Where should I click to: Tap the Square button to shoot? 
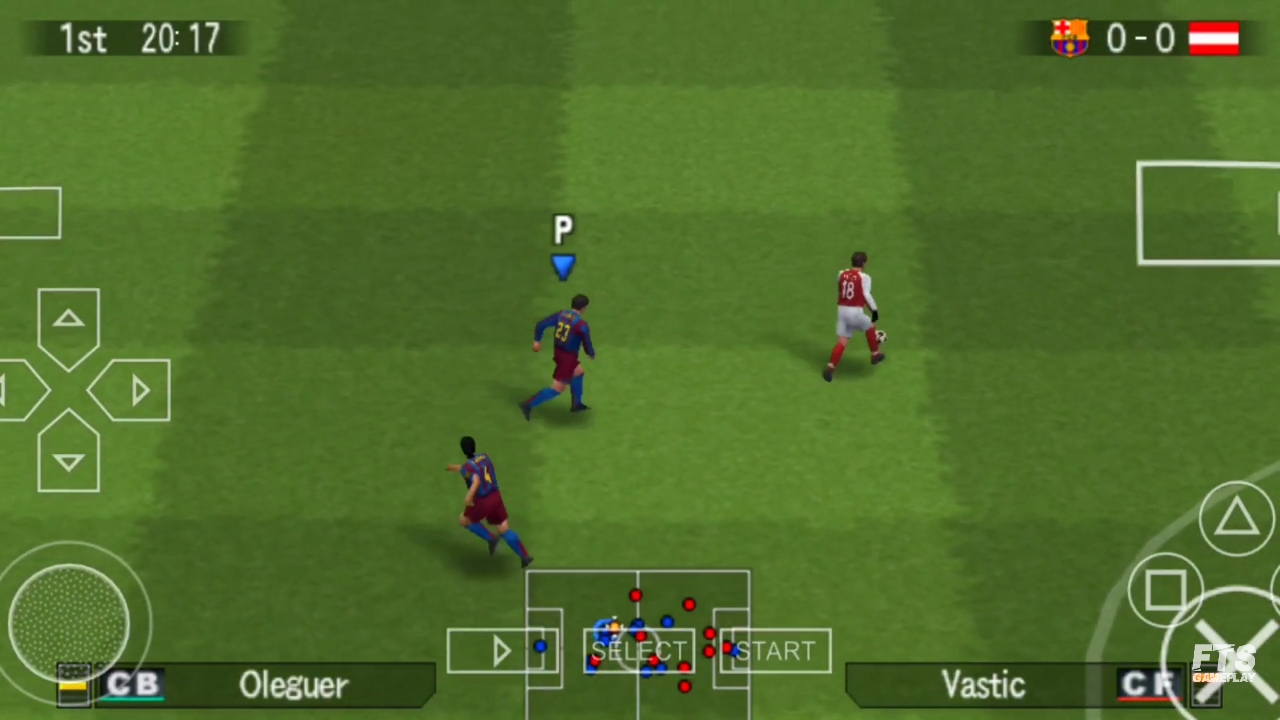(x=1168, y=592)
